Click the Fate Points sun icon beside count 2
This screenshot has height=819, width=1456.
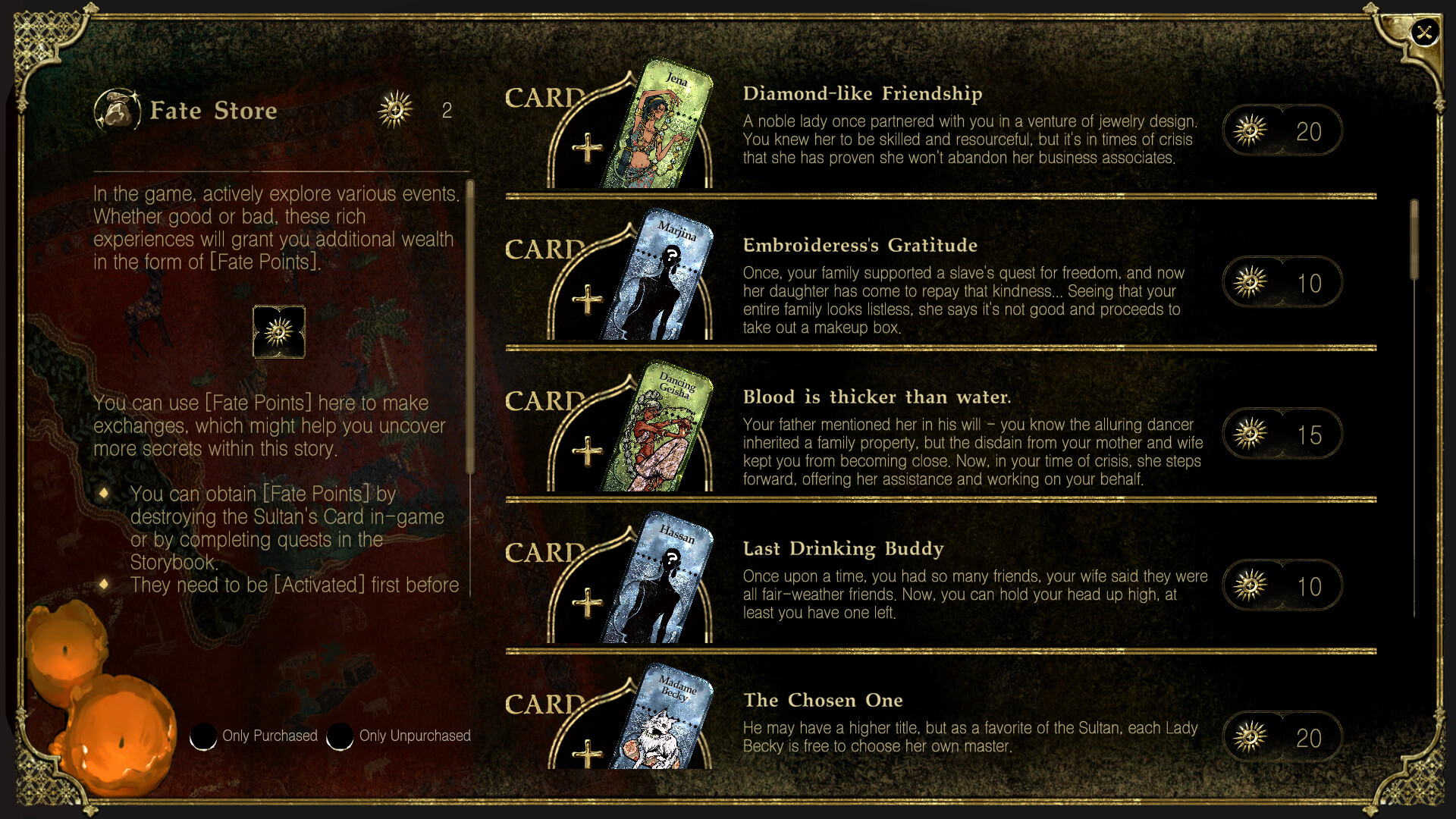395,109
